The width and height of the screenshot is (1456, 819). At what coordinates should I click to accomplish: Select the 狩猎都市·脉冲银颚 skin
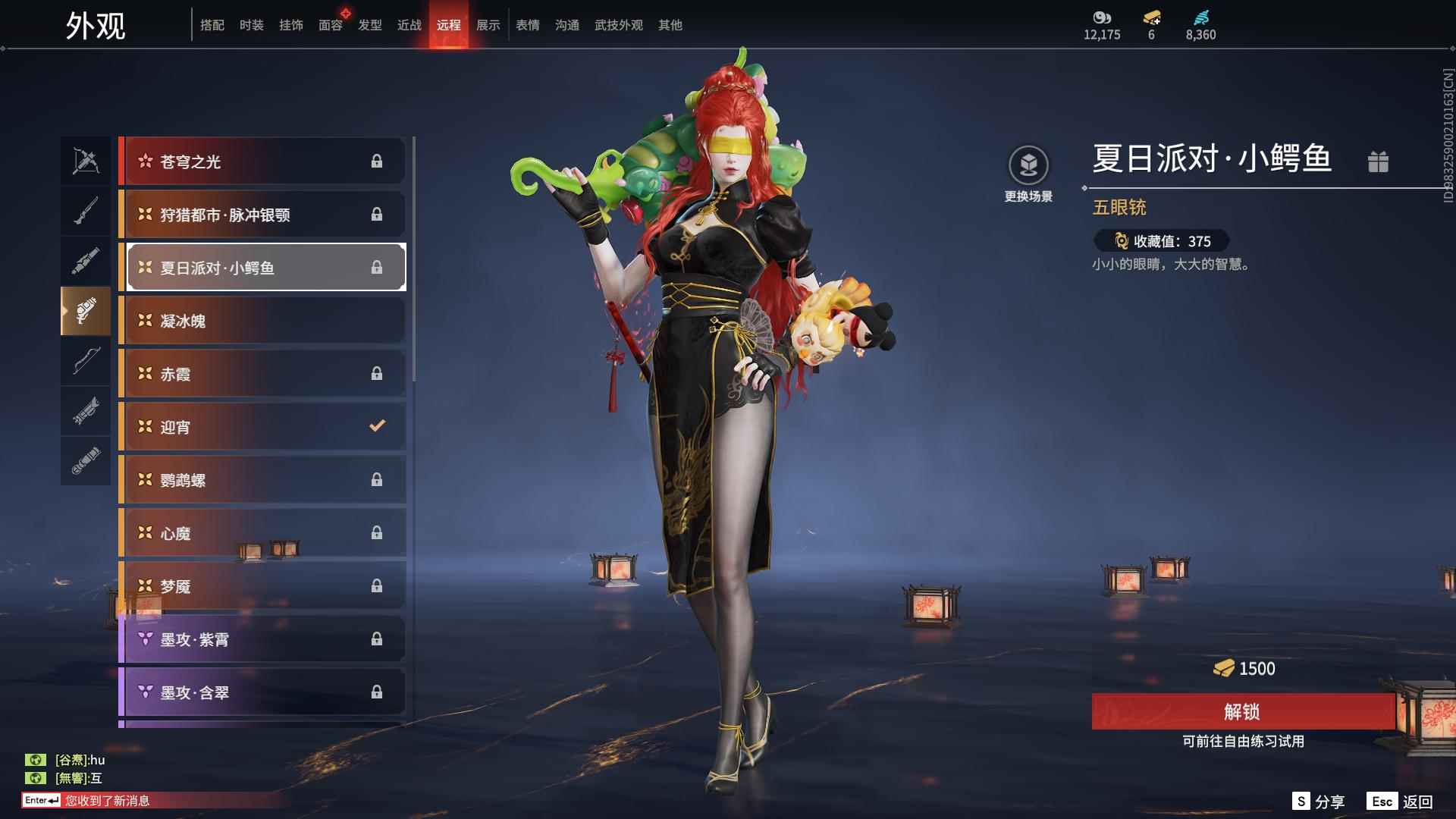click(x=262, y=215)
